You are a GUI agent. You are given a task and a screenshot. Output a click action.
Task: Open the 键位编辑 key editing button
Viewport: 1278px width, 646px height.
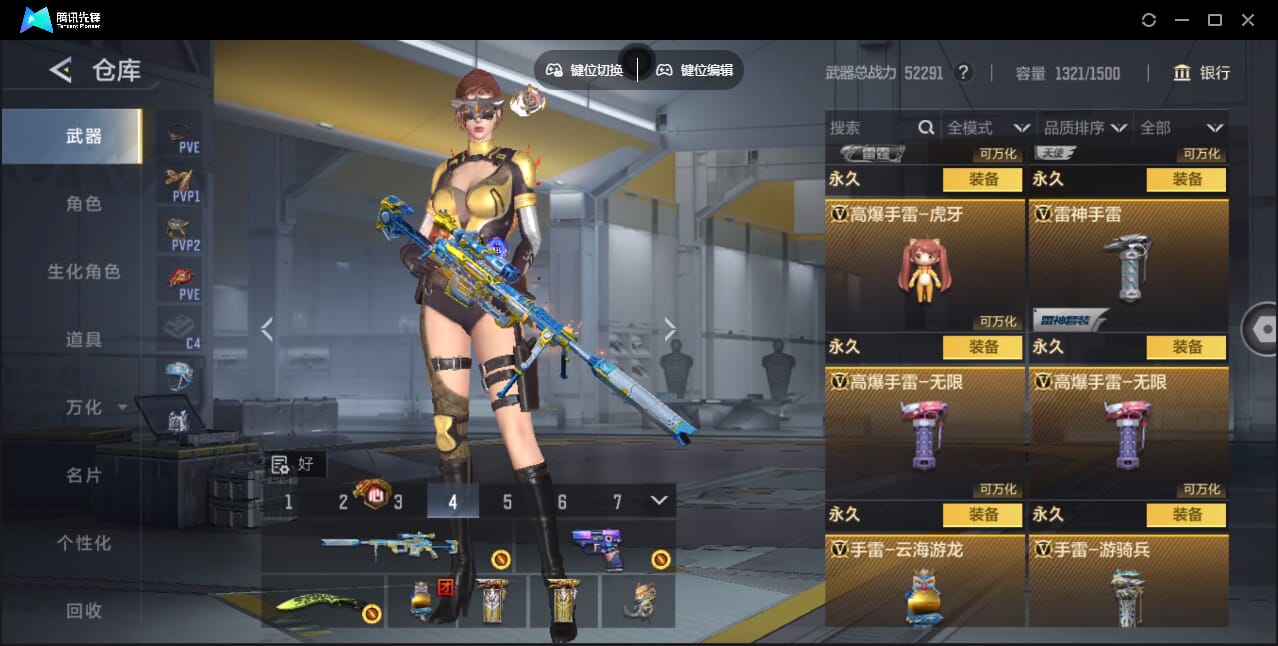coord(695,70)
